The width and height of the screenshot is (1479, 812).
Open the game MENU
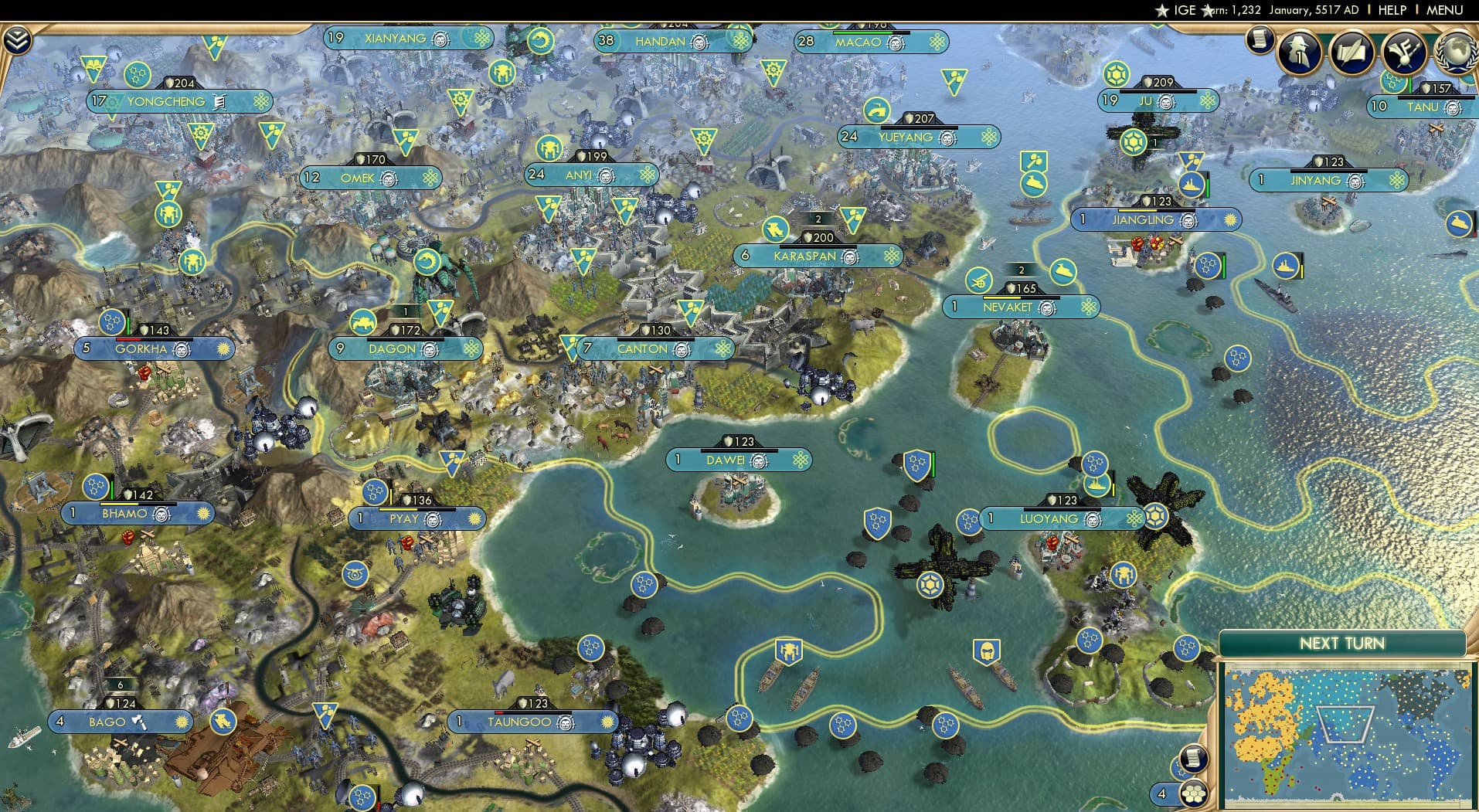1450,10
